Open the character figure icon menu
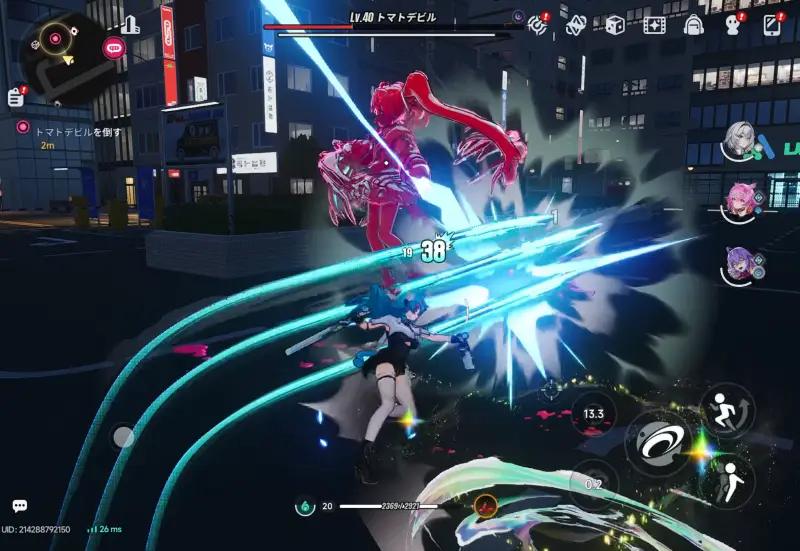The height and width of the screenshot is (551, 800). (x=733, y=25)
